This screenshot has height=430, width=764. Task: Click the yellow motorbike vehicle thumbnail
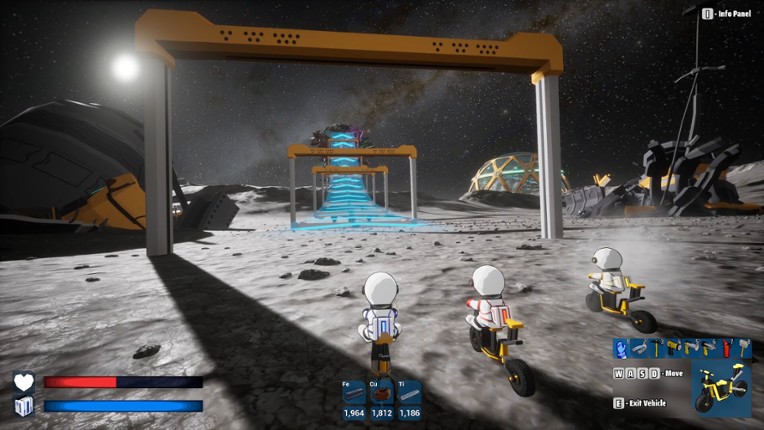722,387
